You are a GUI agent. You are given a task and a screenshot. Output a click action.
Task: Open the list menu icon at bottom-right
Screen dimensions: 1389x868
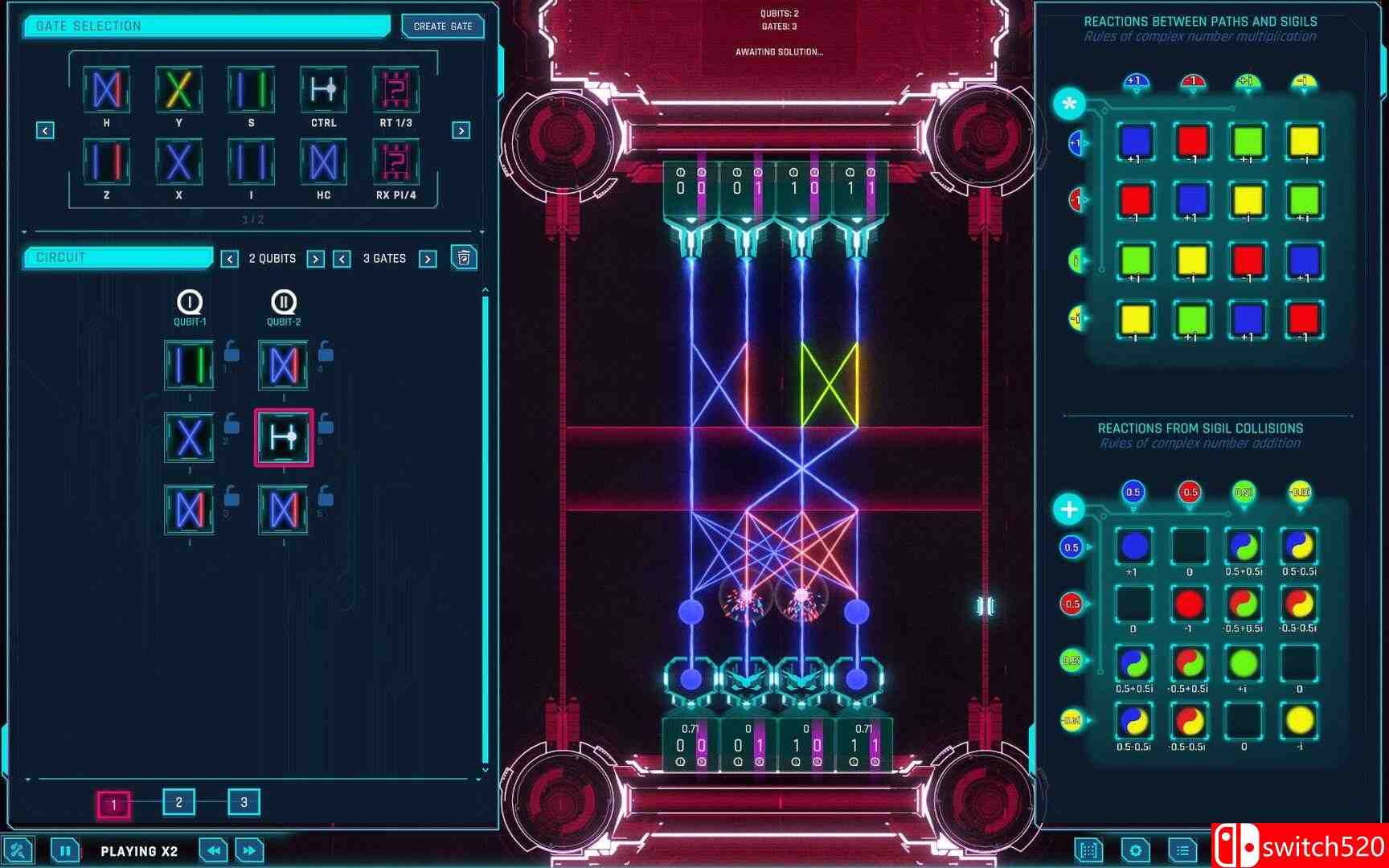1181,850
